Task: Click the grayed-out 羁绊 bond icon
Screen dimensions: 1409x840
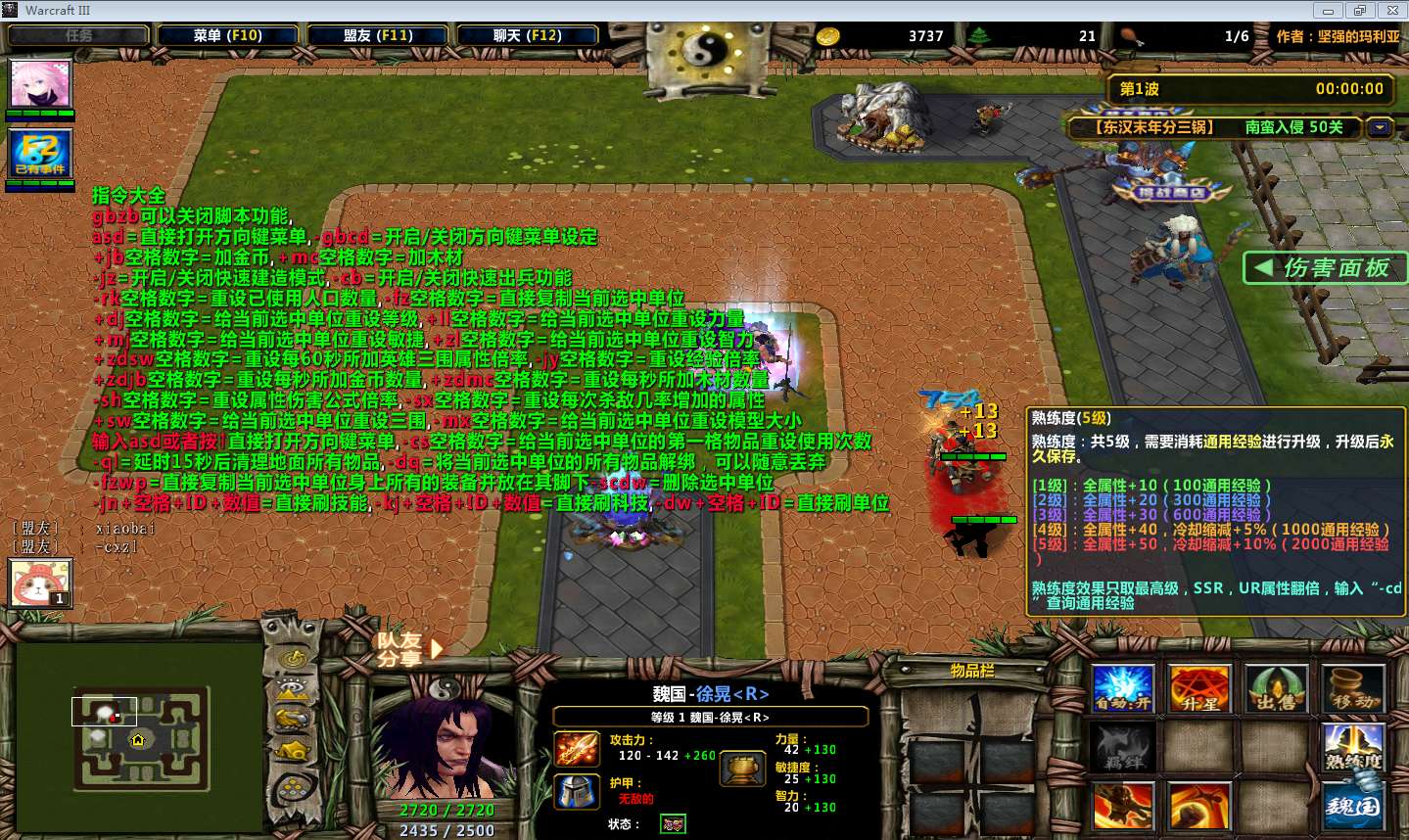Action: [x=1122, y=749]
